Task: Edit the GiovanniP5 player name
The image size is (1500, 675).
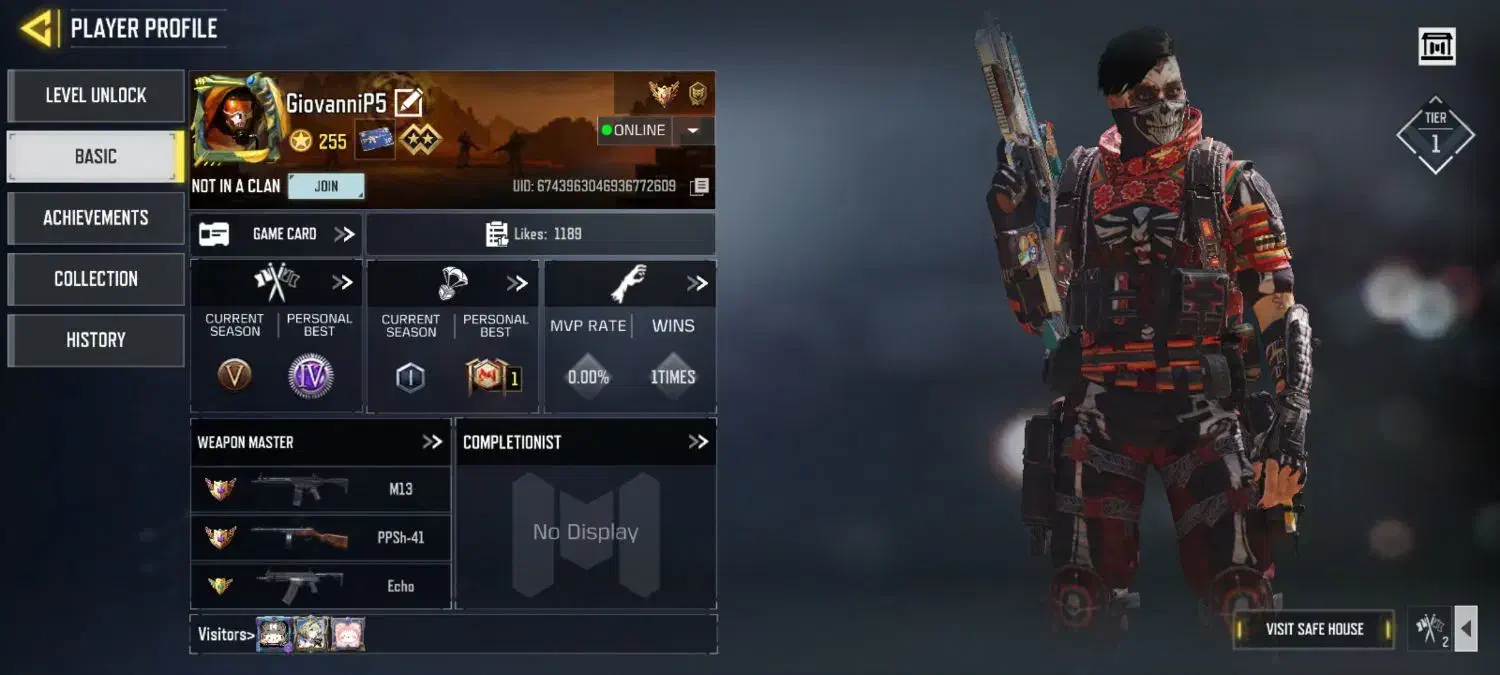Action: (x=409, y=102)
